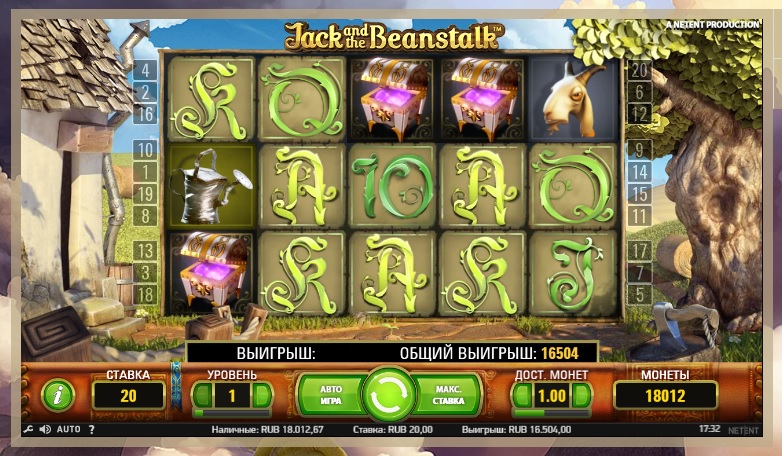Increase the Уровень bet level

tap(262, 395)
